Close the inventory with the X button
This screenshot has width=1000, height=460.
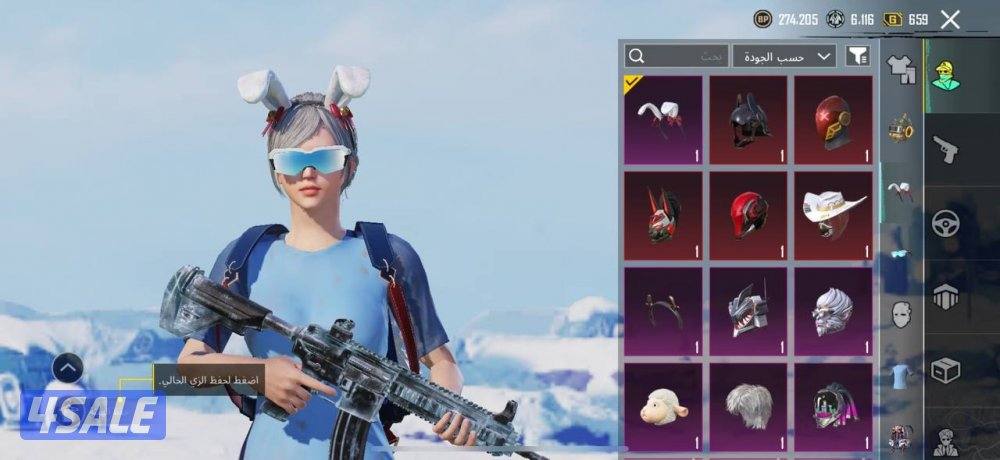pyautogui.click(x=950, y=19)
